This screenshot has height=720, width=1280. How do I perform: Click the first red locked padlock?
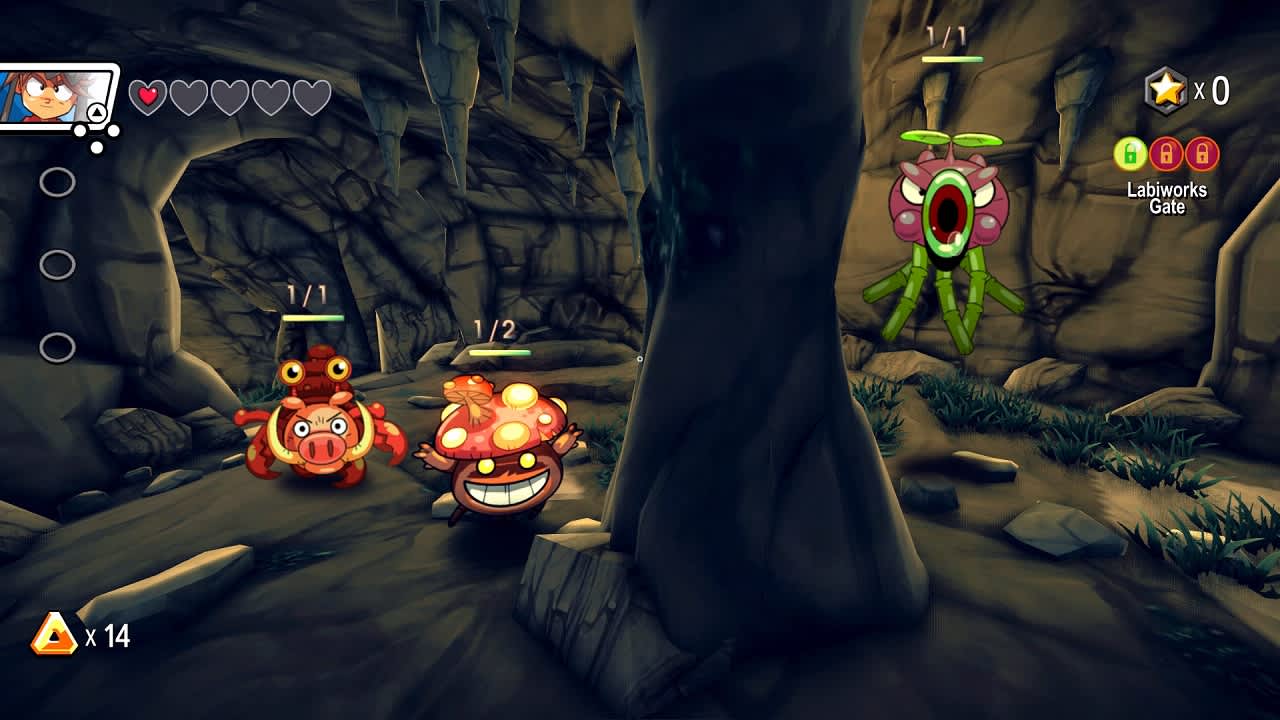click(1166, 153)
